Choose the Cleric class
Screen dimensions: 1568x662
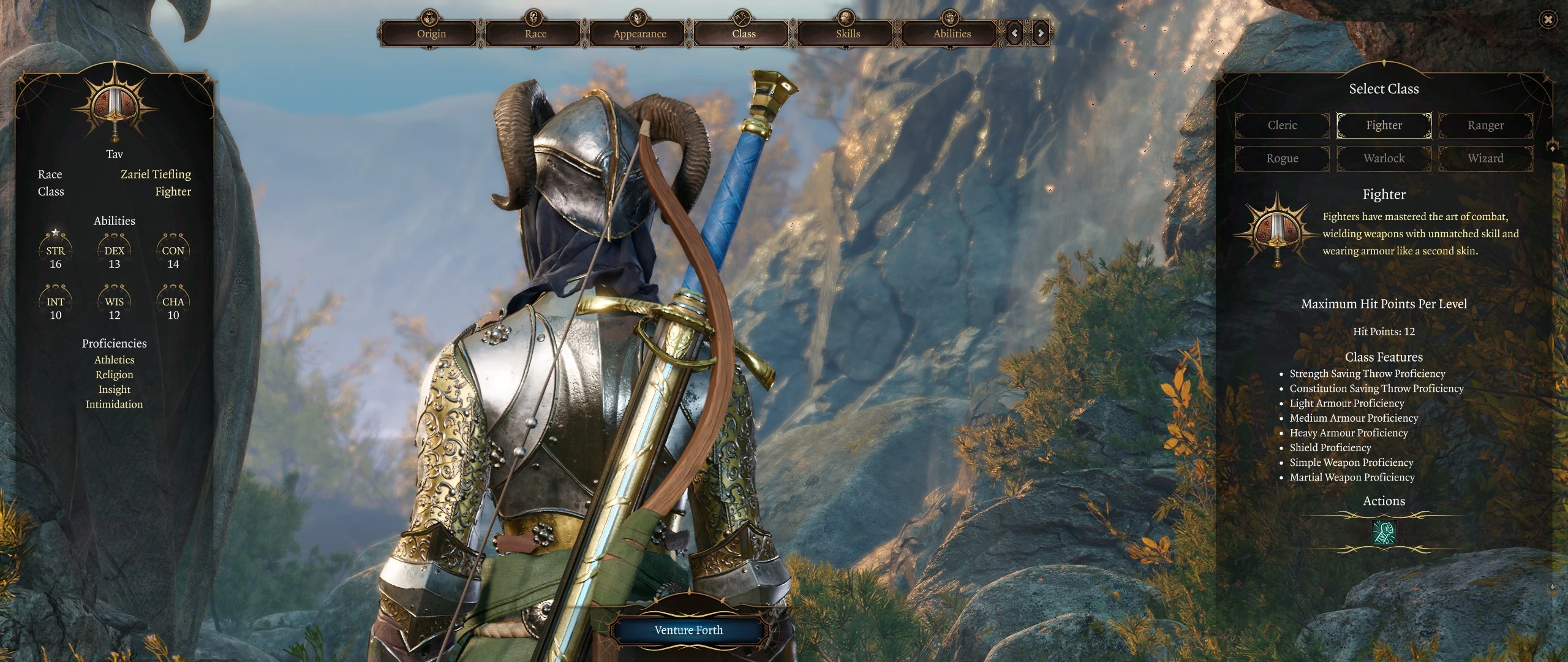pyautogui.click(x=1282, y=125)
